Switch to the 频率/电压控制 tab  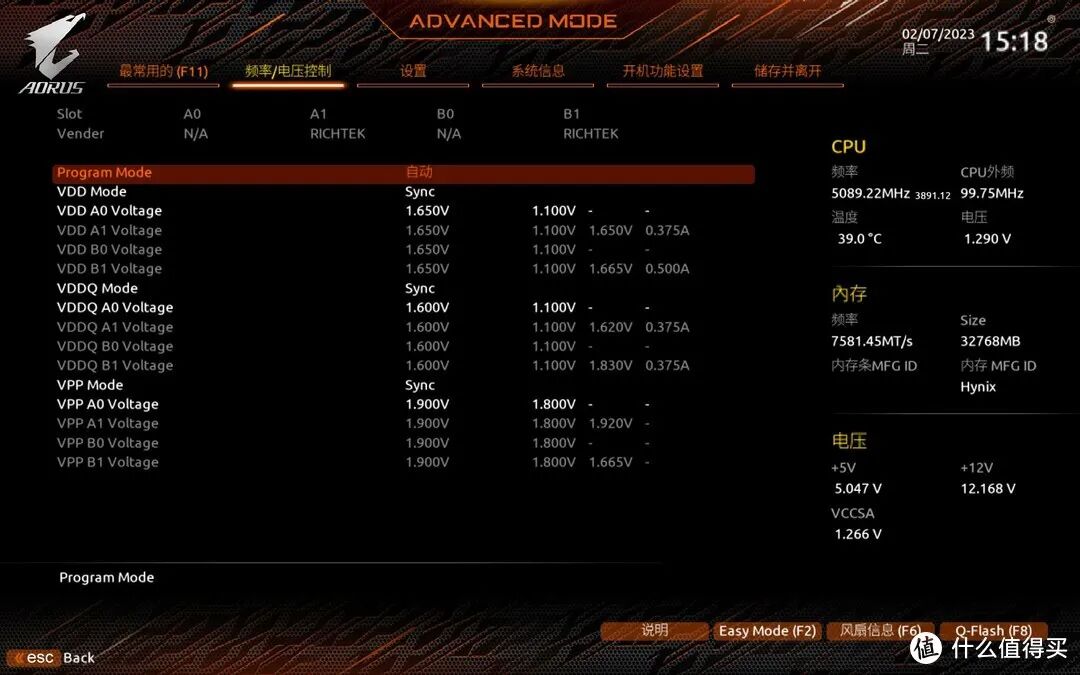point(288,71)
